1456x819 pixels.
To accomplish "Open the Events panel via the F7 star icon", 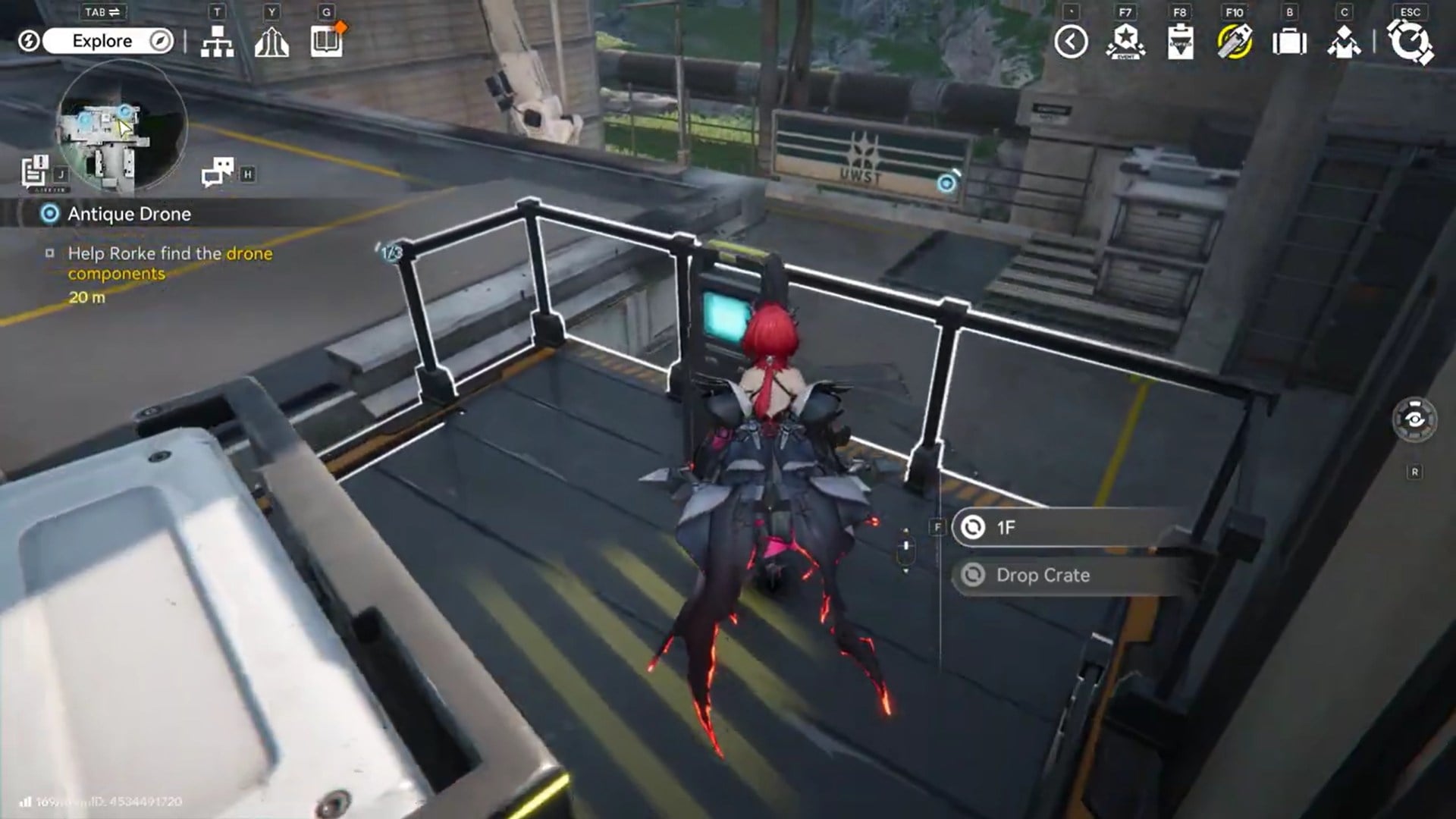I will tap(1125, 42).
